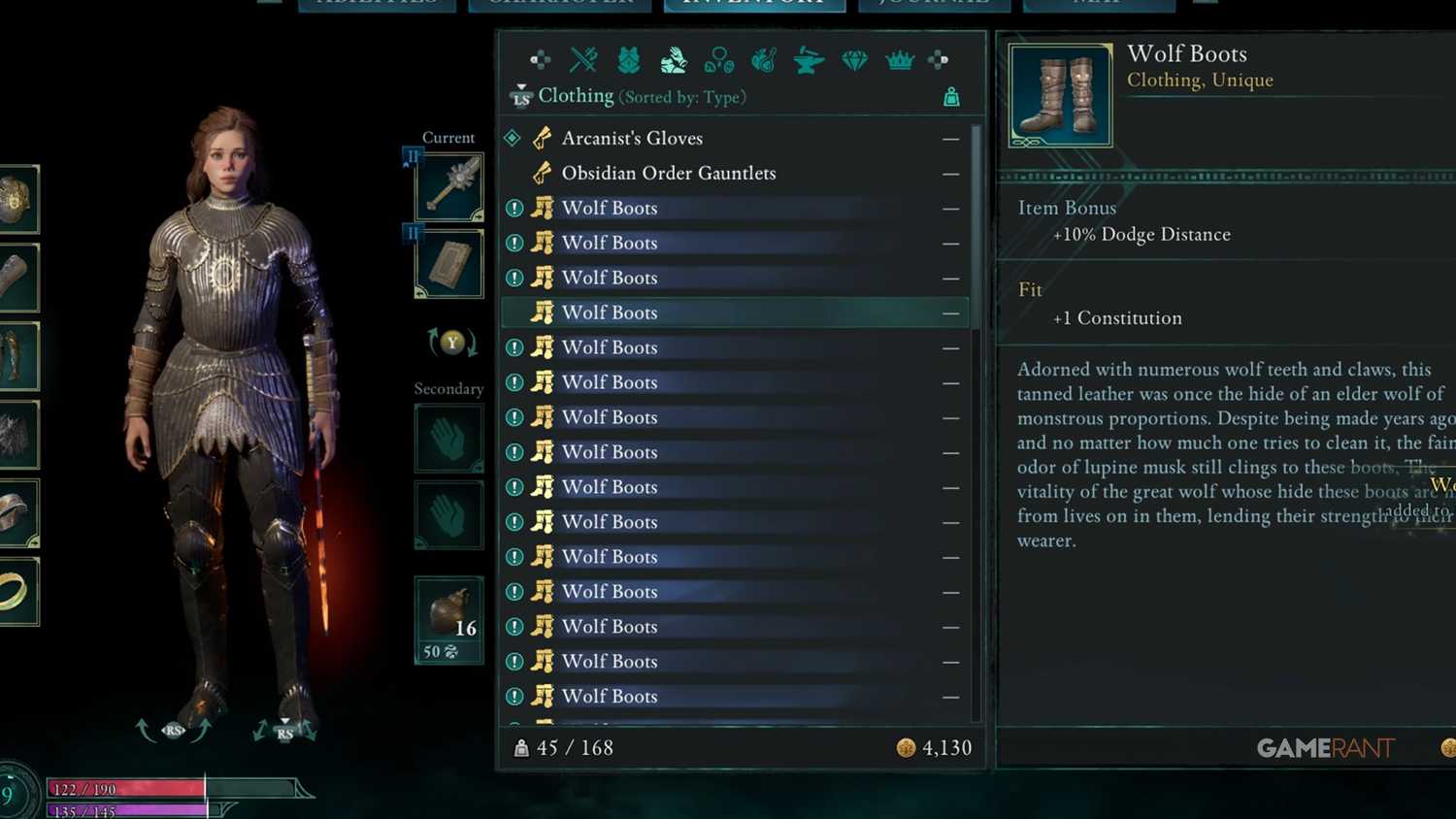Open the armor filter in inventory
This screenshot has height=819, width=1456.
(x=628, y=58)
